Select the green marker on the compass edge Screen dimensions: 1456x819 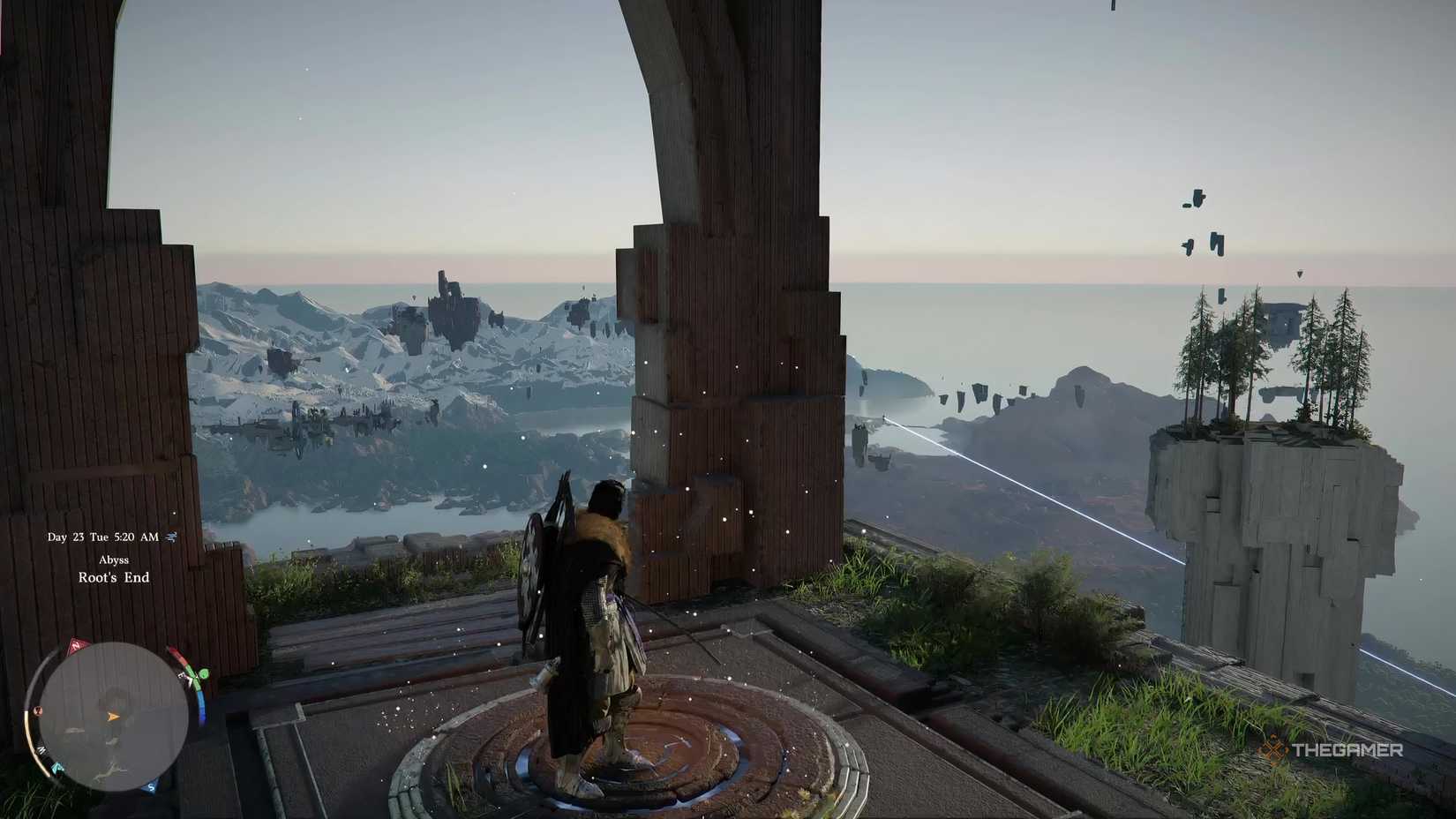[203, 674]
